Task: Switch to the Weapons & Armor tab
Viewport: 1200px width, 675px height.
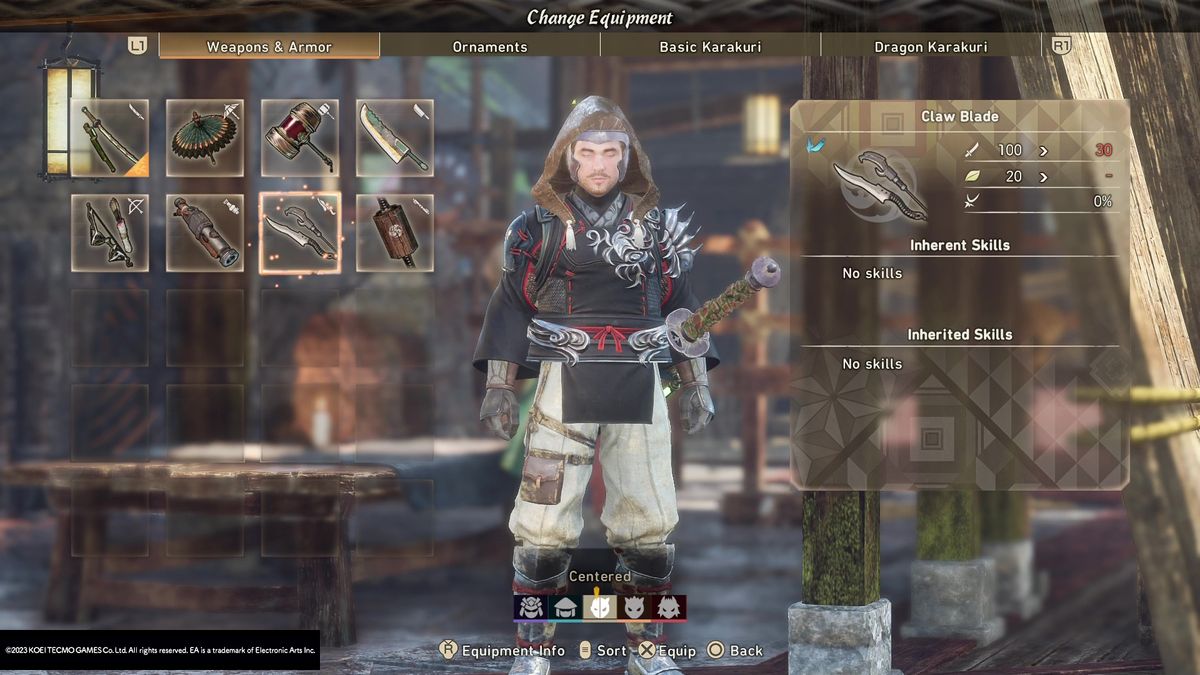Action: 268,46
